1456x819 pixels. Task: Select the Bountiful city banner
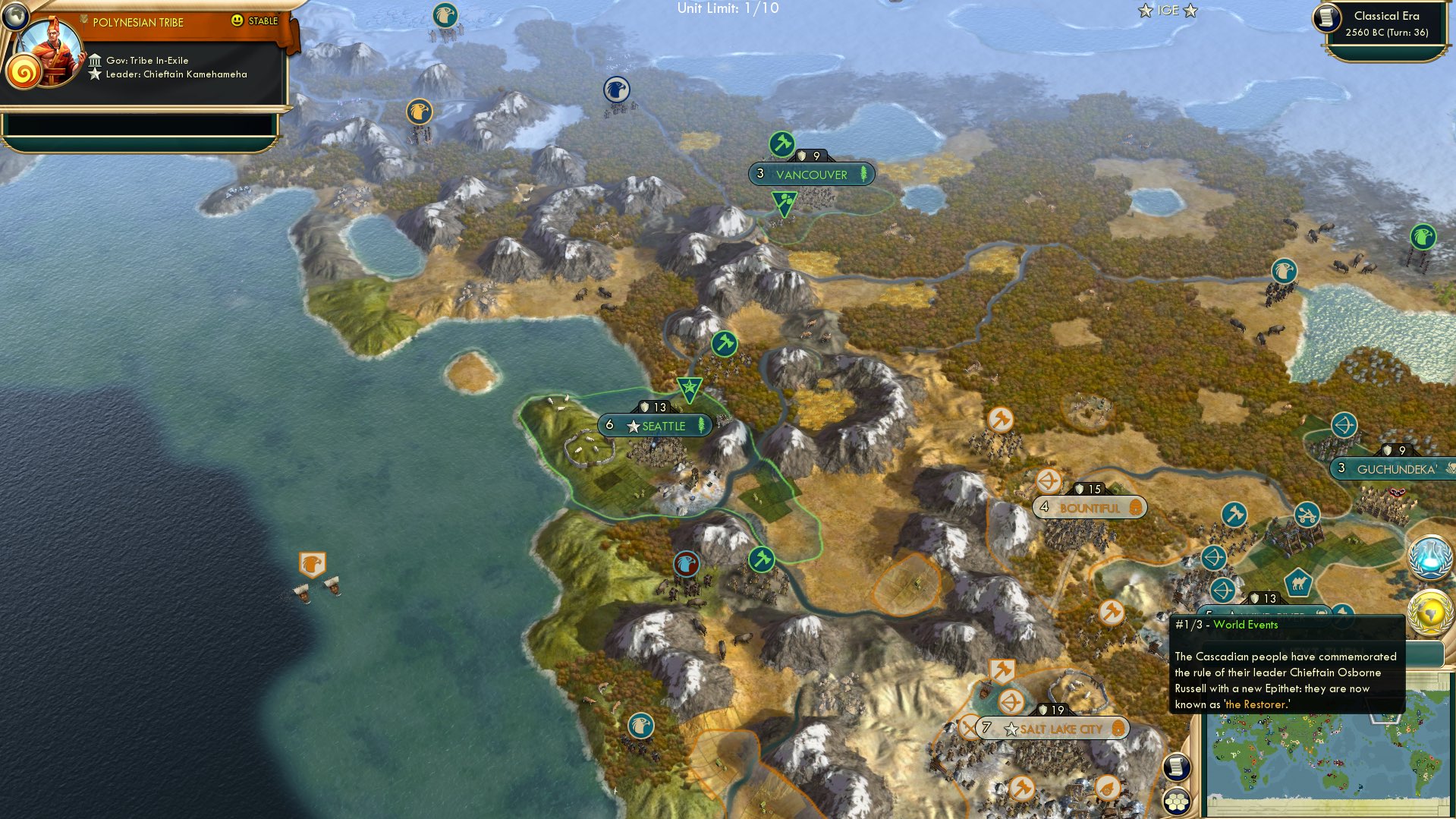(1090, 506)
